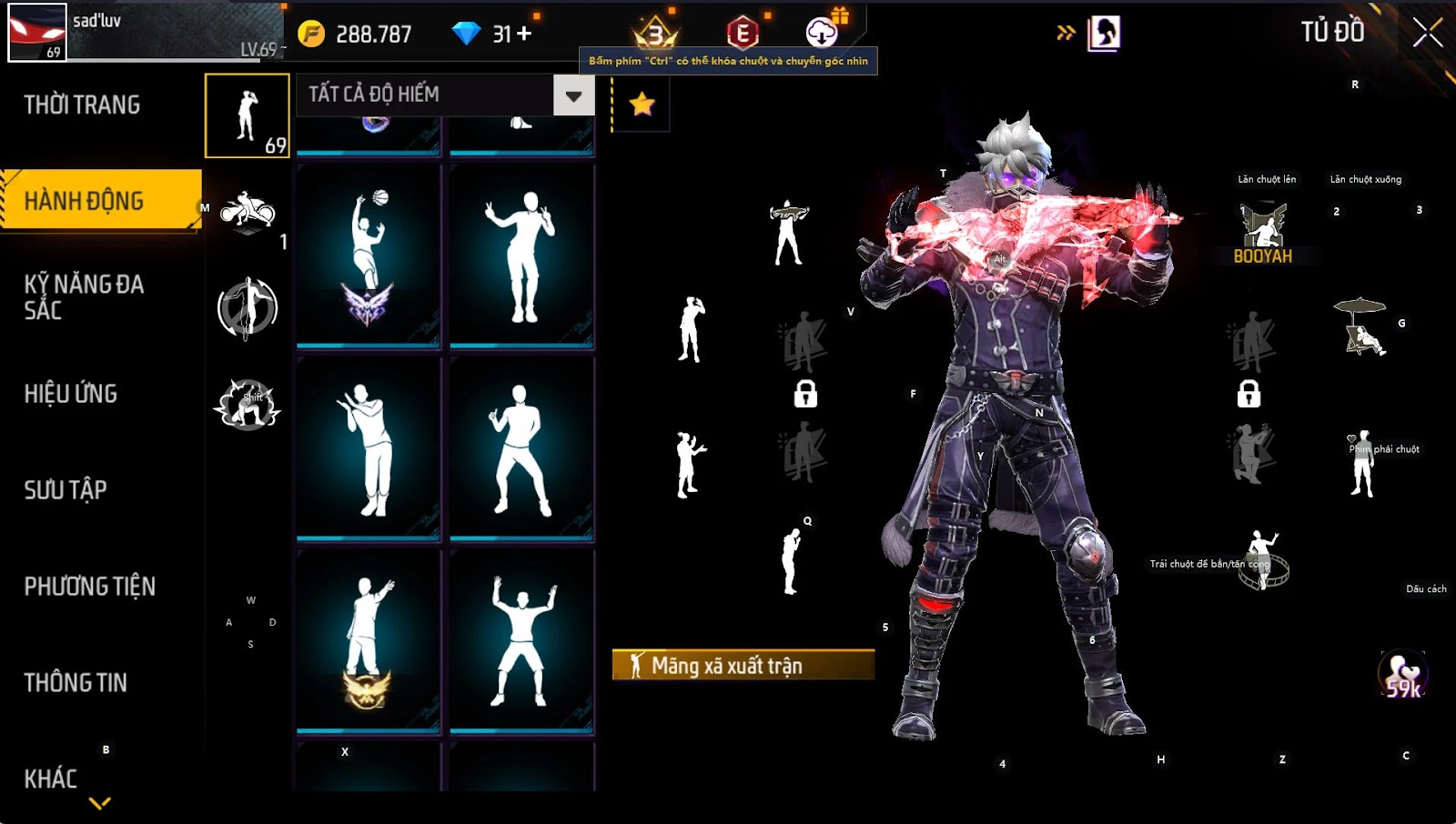
Task: Switch to Kỹ Năng Đa Sắc tab
Action: (x=84, y=296)
